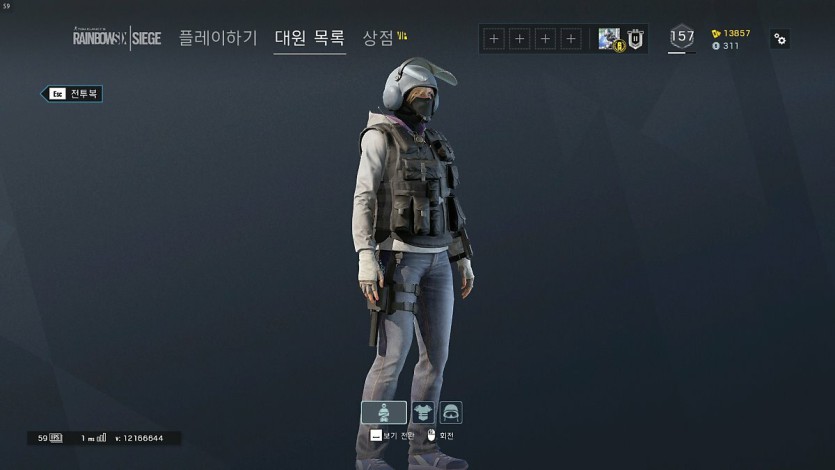Screen dimensions: 835x470
Task: Go back using the 전투복 button
Action: (72, 94)
